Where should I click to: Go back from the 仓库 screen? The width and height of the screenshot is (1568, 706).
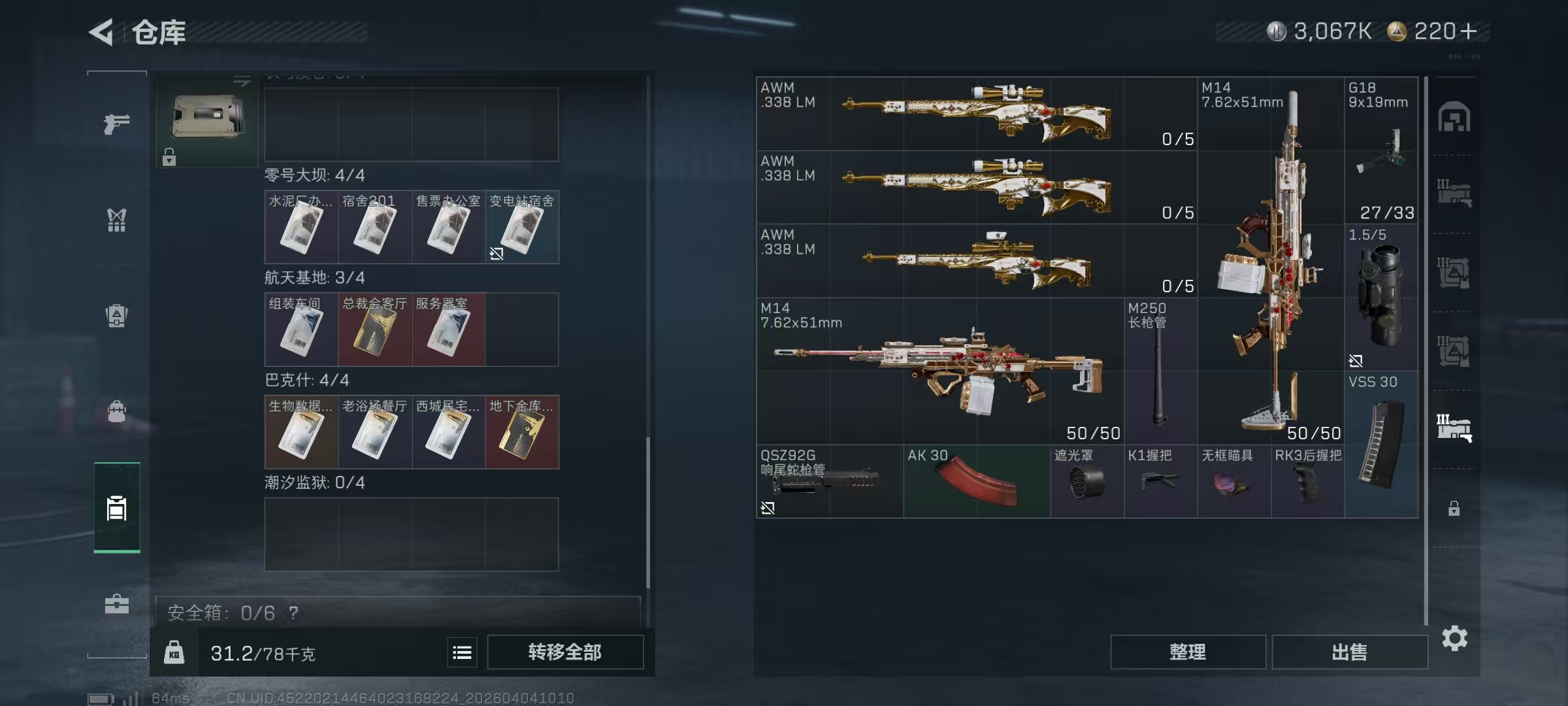pos(102,32)
